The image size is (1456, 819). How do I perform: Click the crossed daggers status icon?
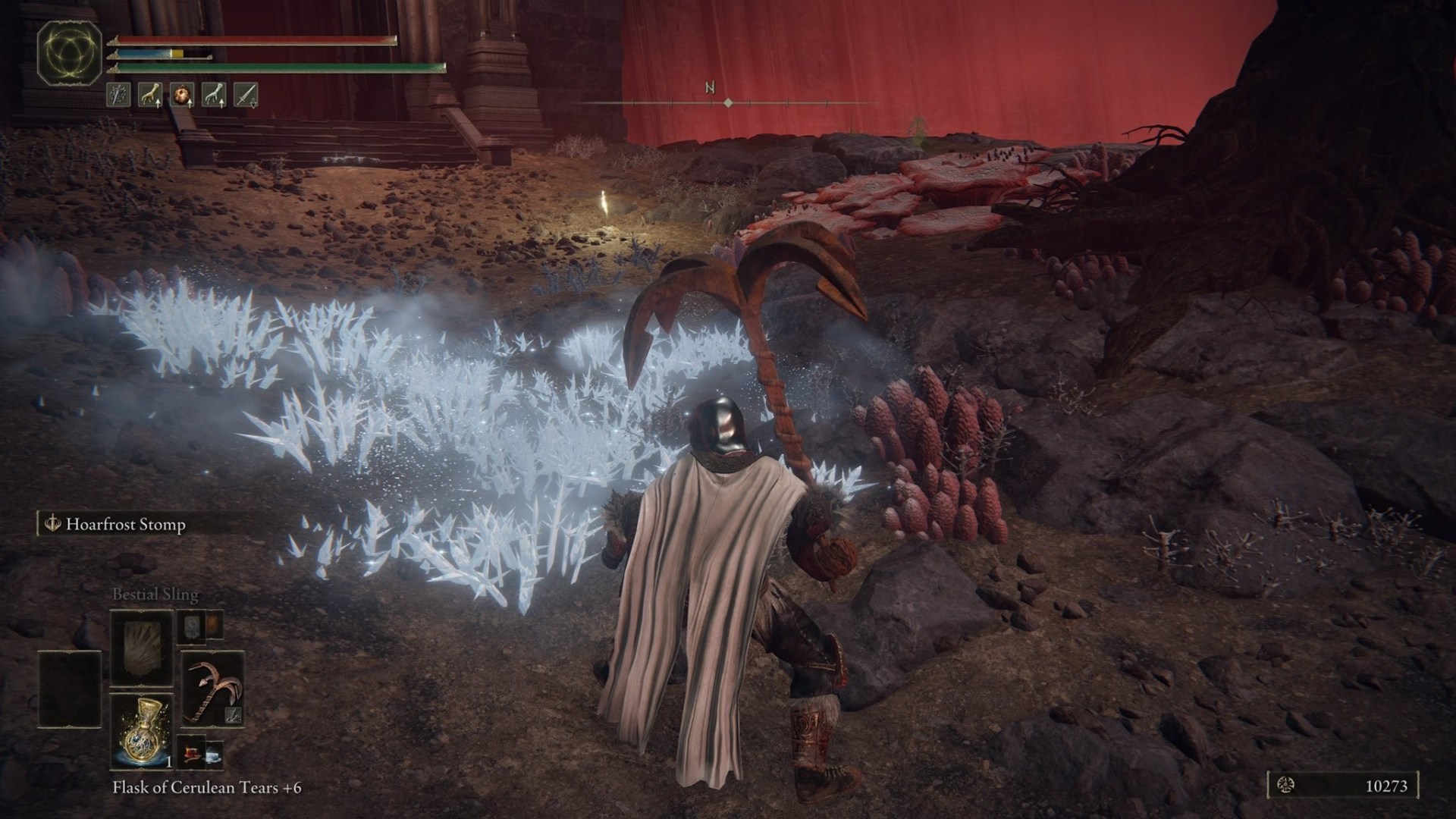click(x=118, y=94)
